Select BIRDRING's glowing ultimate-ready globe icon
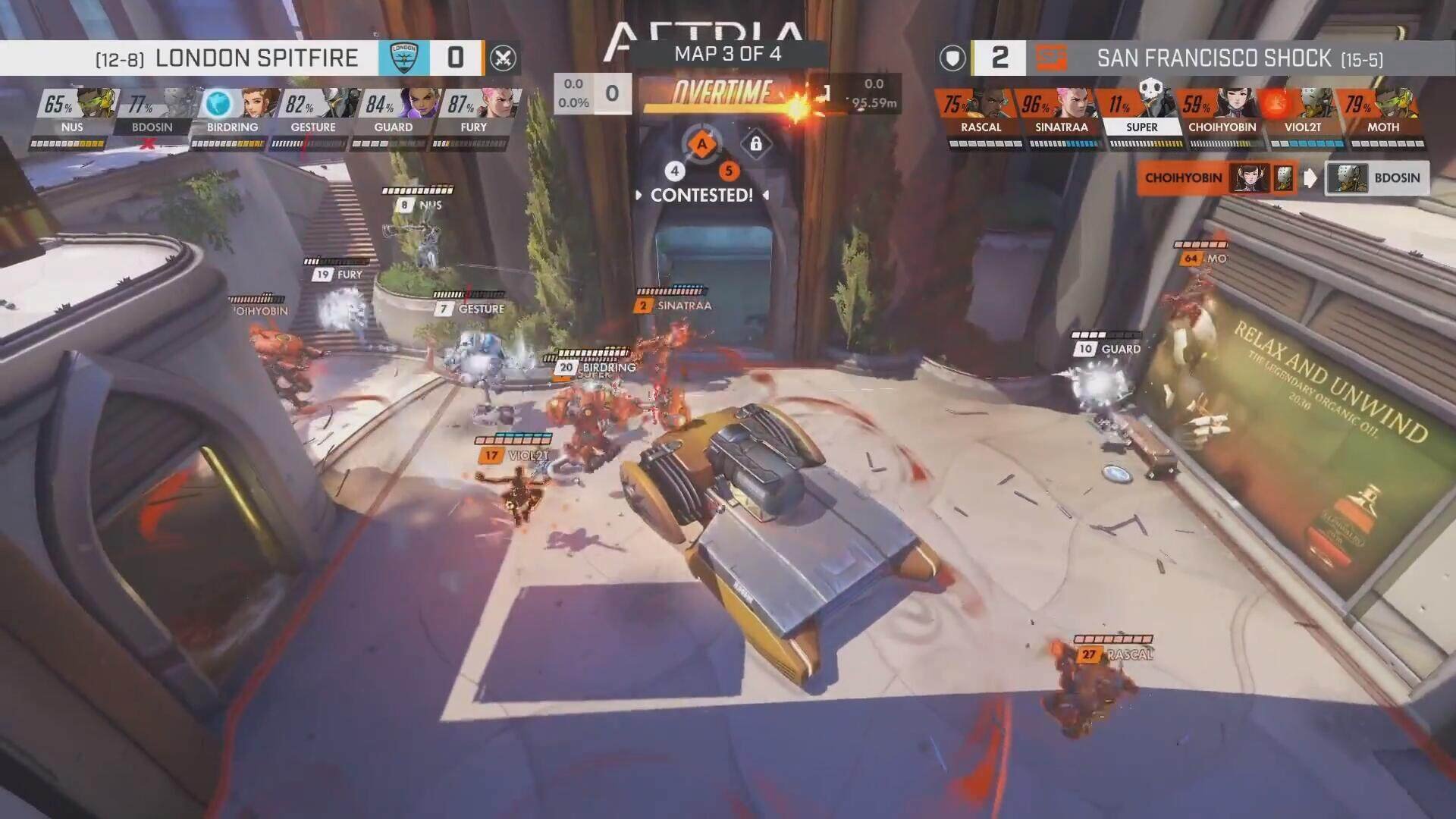This screenshot has width=1456, height=819. [215, 104]
